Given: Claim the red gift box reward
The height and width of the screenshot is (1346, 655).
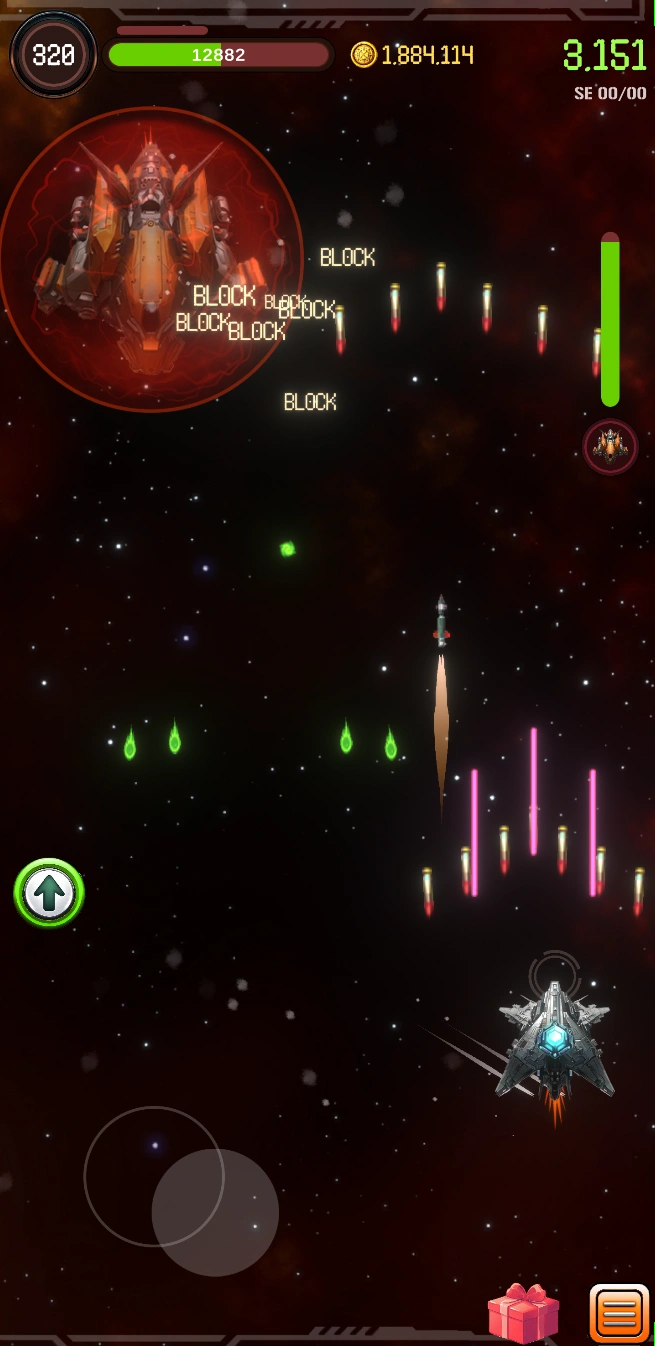Looking at the screenshot, I should (523, 1313).
